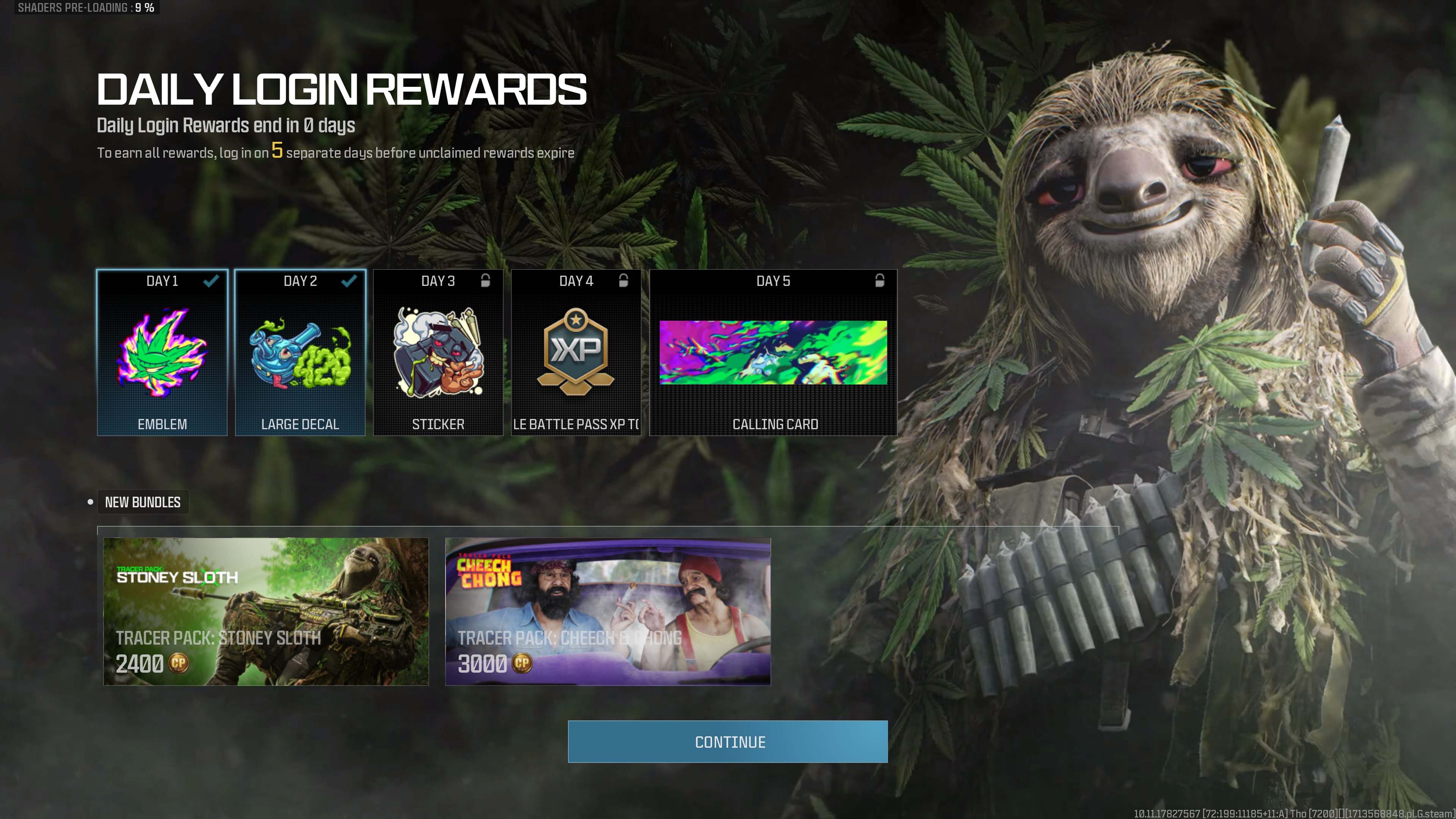Viewport: 1456px width, 819px height.
Task: Select the Day 5 Calling Card reward
Action: pyautogui.click(x=773, y=353)
